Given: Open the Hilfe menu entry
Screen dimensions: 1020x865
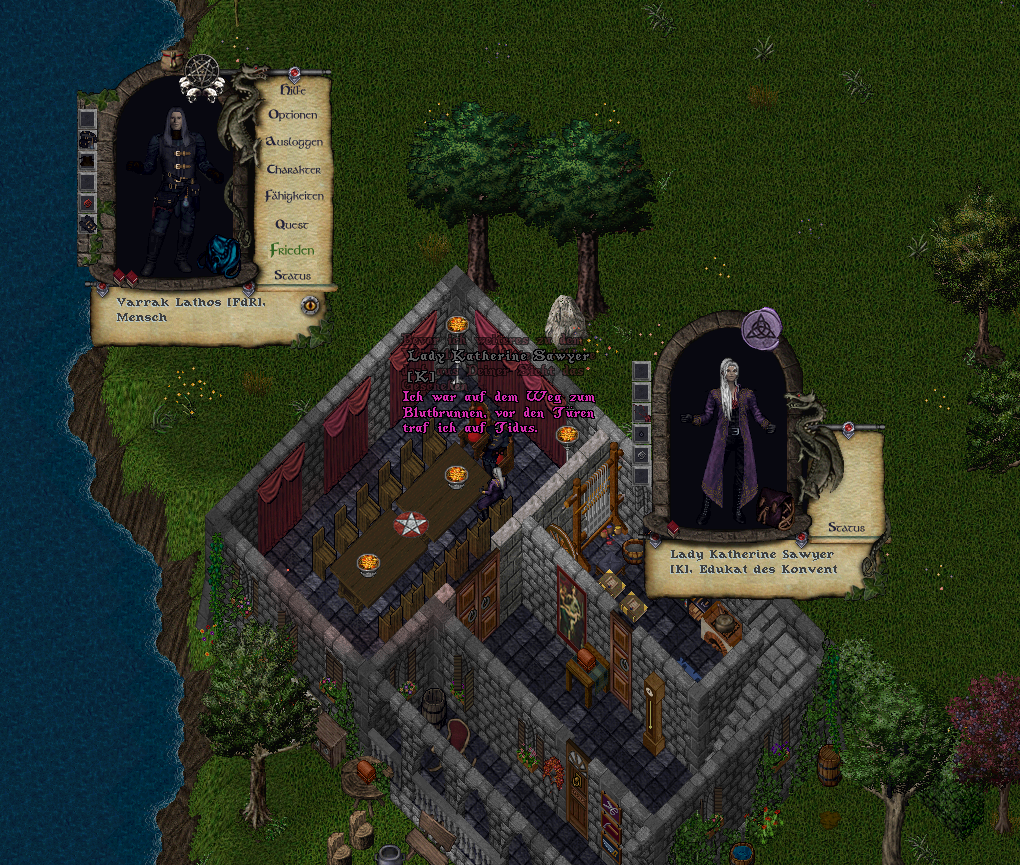Looking at the screenshot, I should pyautogui.click(x=292, y=89).
